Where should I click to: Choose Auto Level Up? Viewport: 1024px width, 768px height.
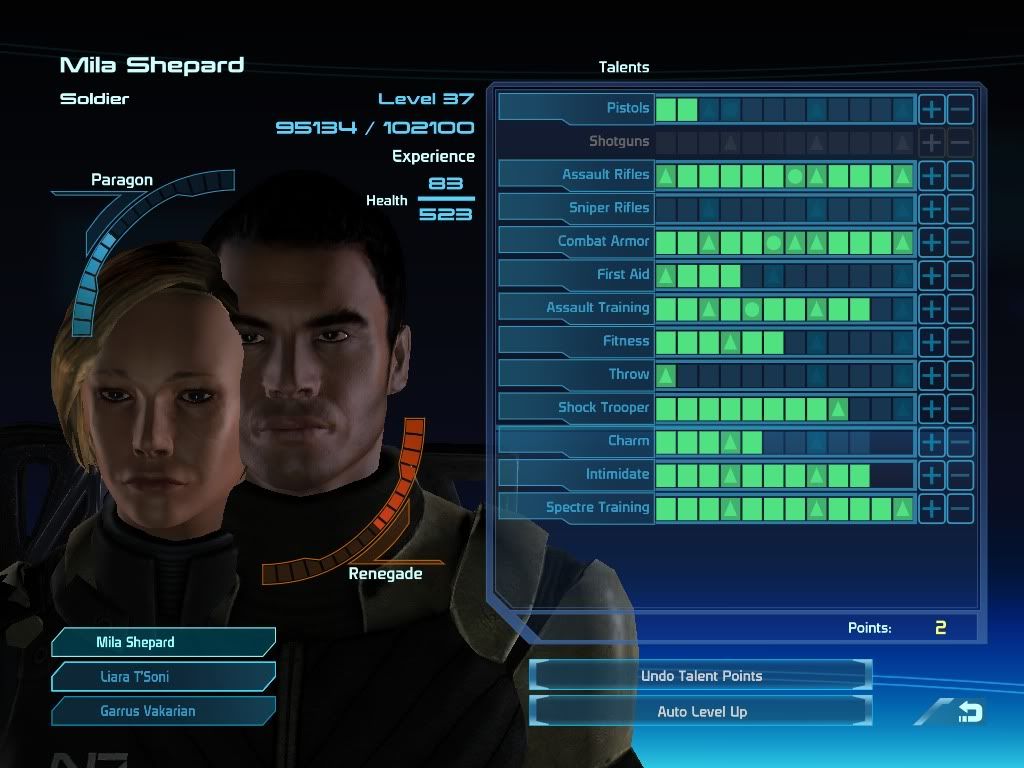[x=701, y=712]
